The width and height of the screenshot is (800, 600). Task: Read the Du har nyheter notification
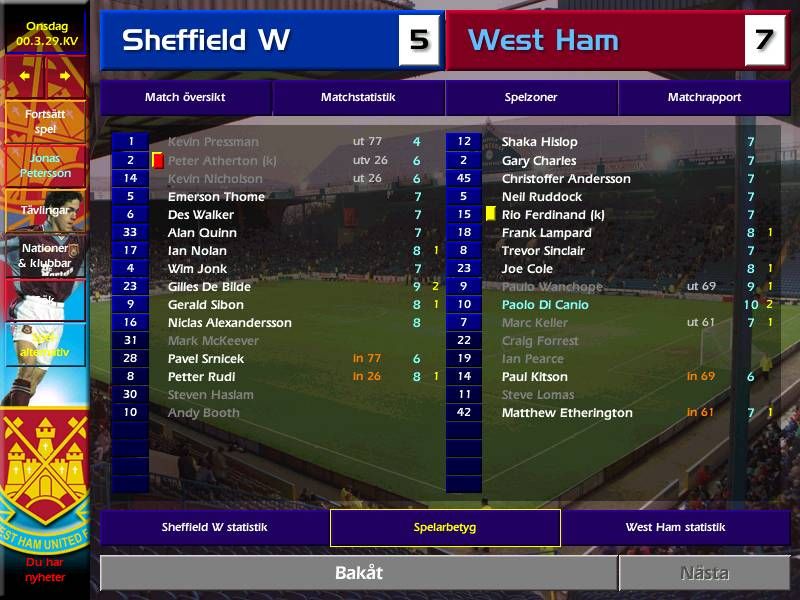45,570
